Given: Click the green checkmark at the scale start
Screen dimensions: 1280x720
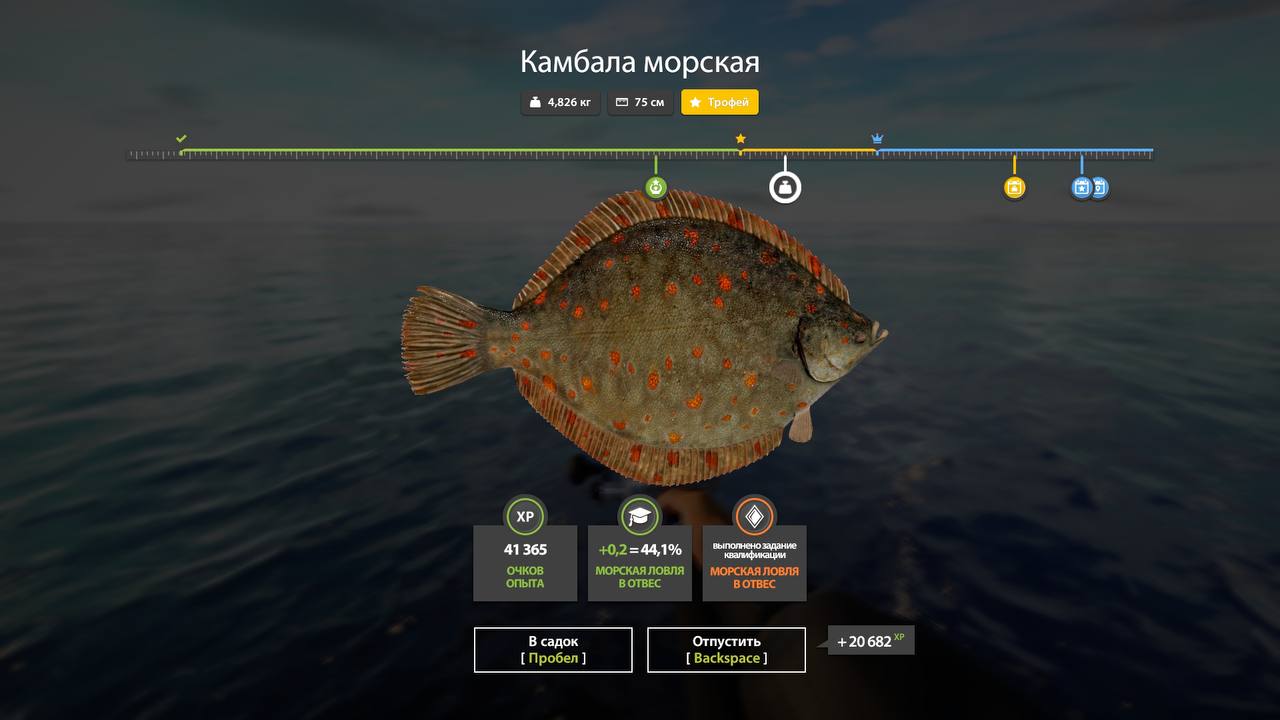Looking at the screenshot, I should click(x=181, y=138).
